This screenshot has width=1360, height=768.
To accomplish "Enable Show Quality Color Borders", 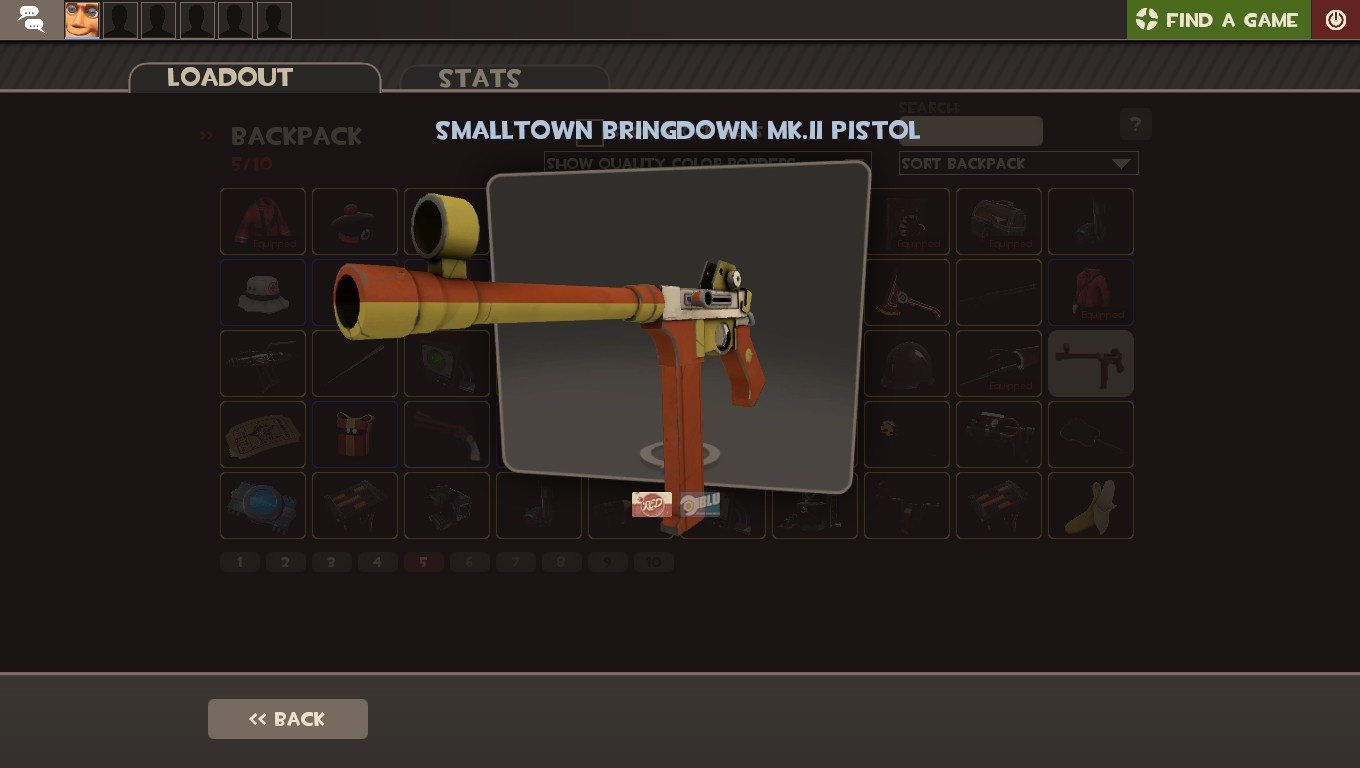I will coord(589,135).
